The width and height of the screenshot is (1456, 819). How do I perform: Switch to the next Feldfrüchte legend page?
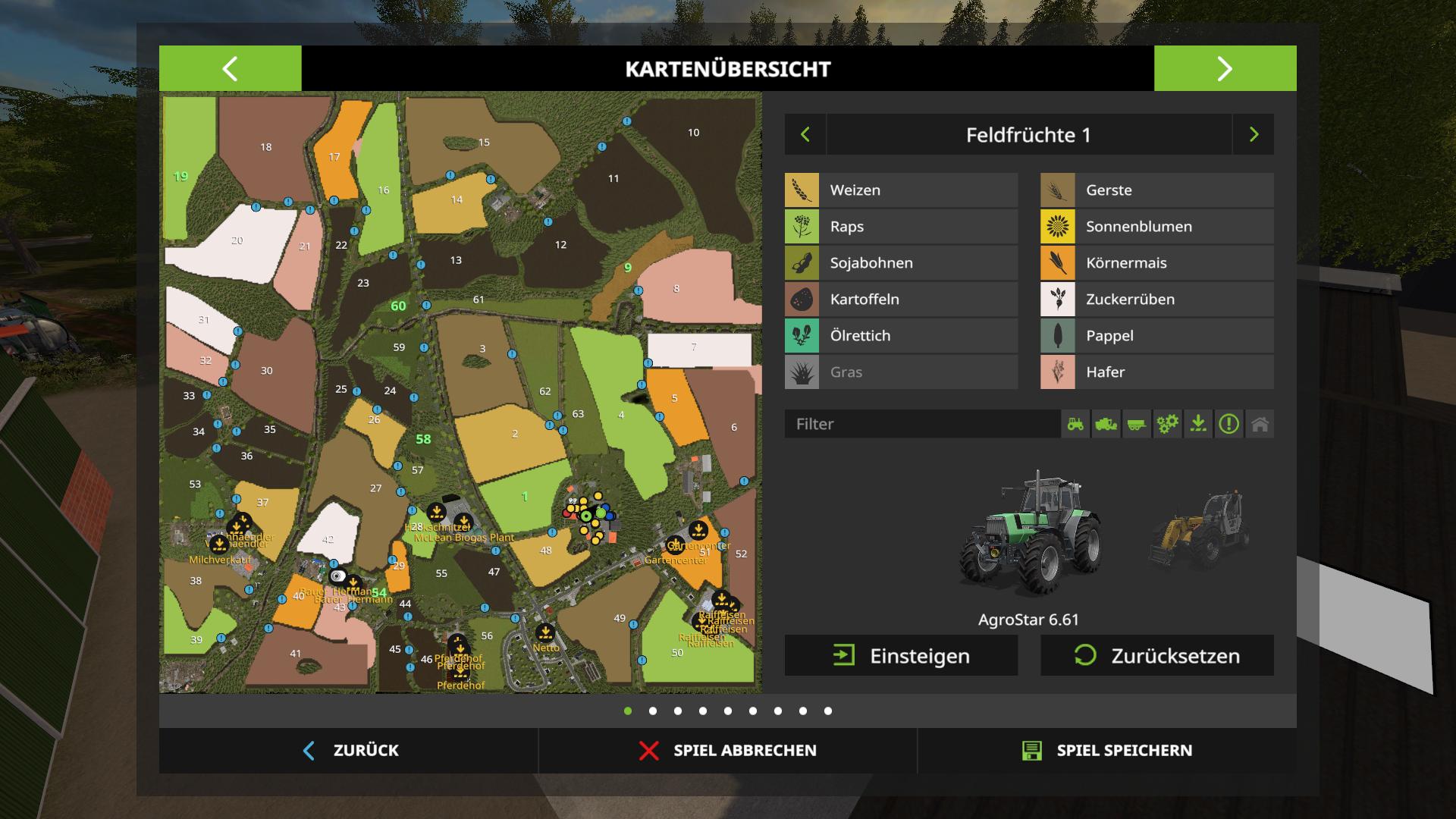click(1254, 135)
